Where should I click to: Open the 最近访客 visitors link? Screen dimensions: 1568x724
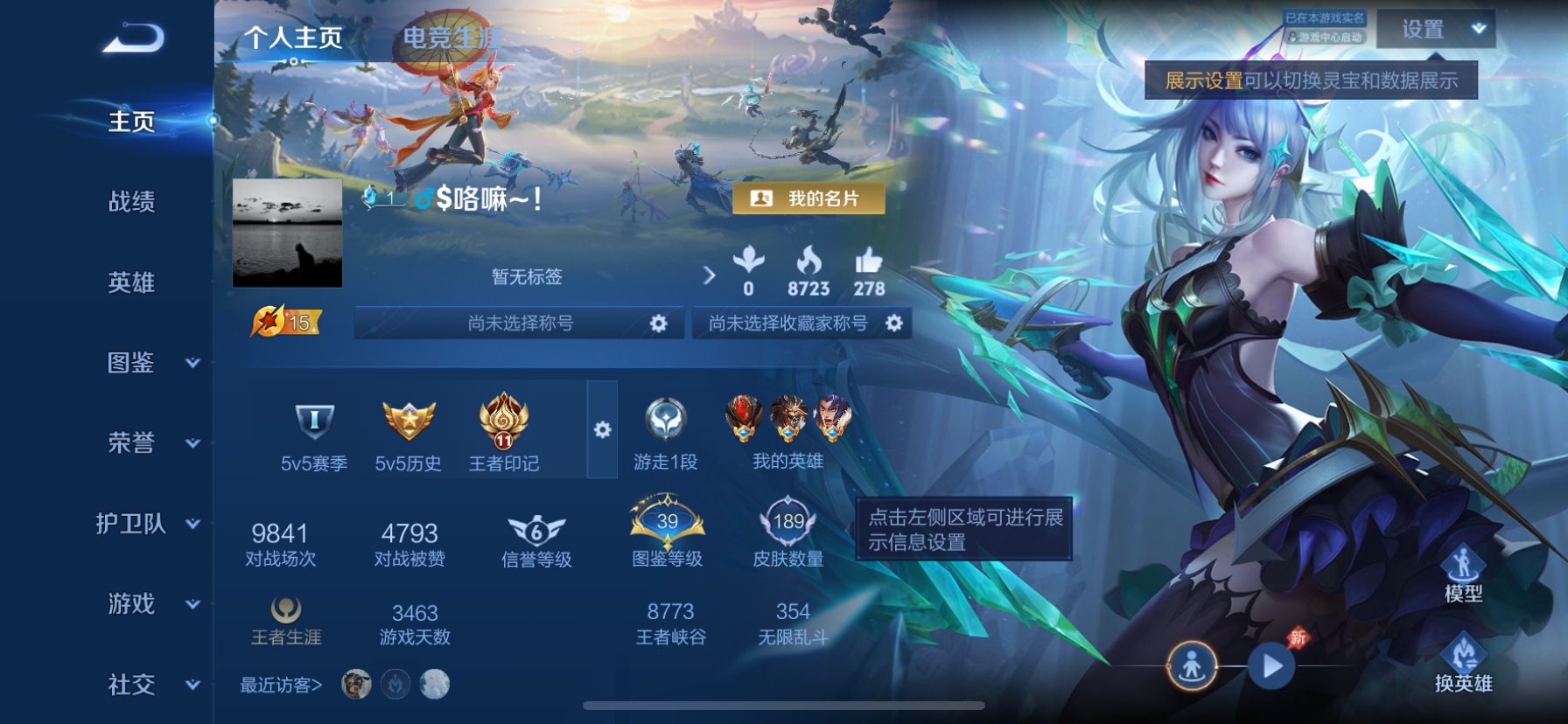(278, 686)
